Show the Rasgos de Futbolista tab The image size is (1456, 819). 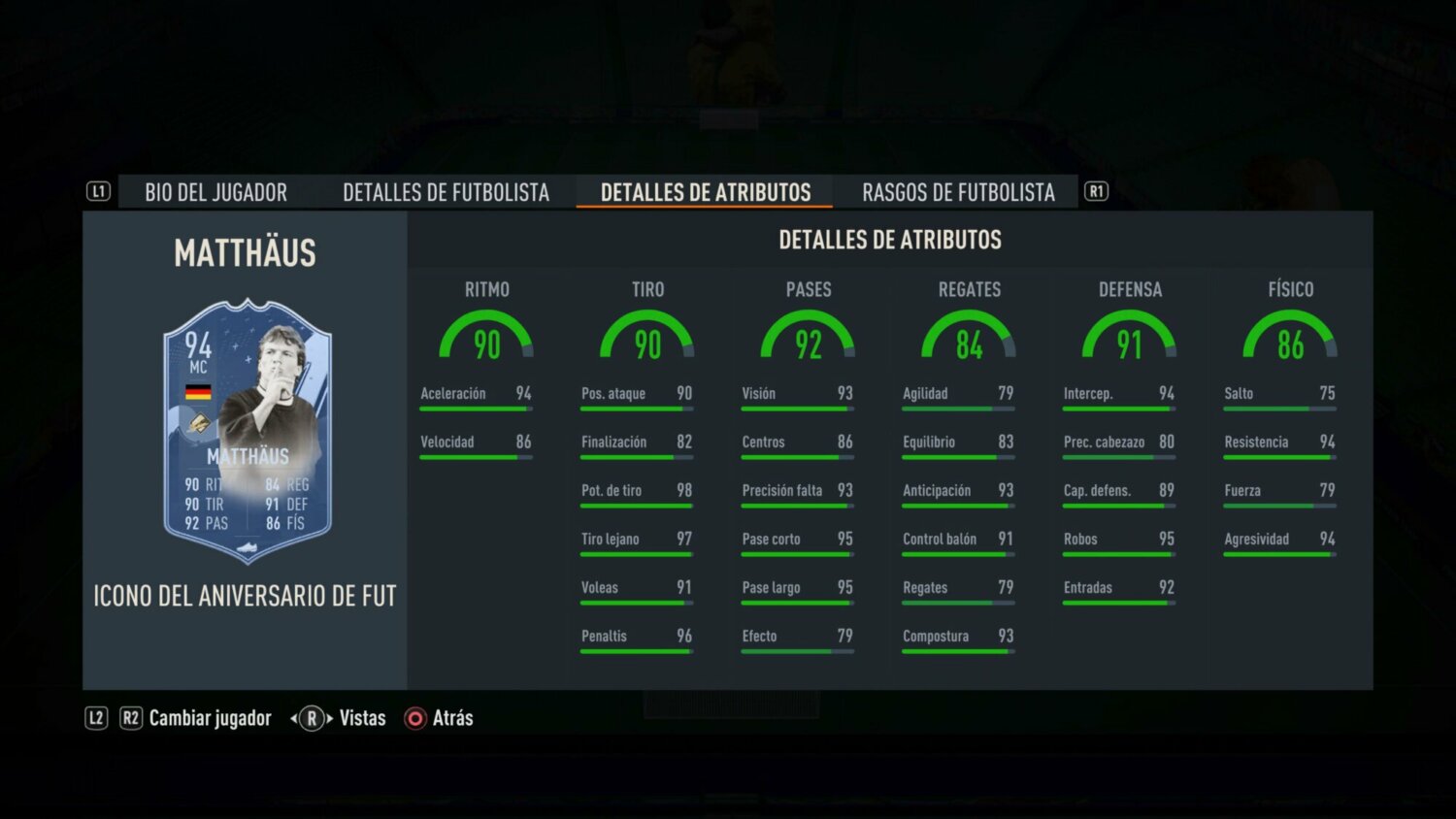pyautogui.click(x=958, y=192)
